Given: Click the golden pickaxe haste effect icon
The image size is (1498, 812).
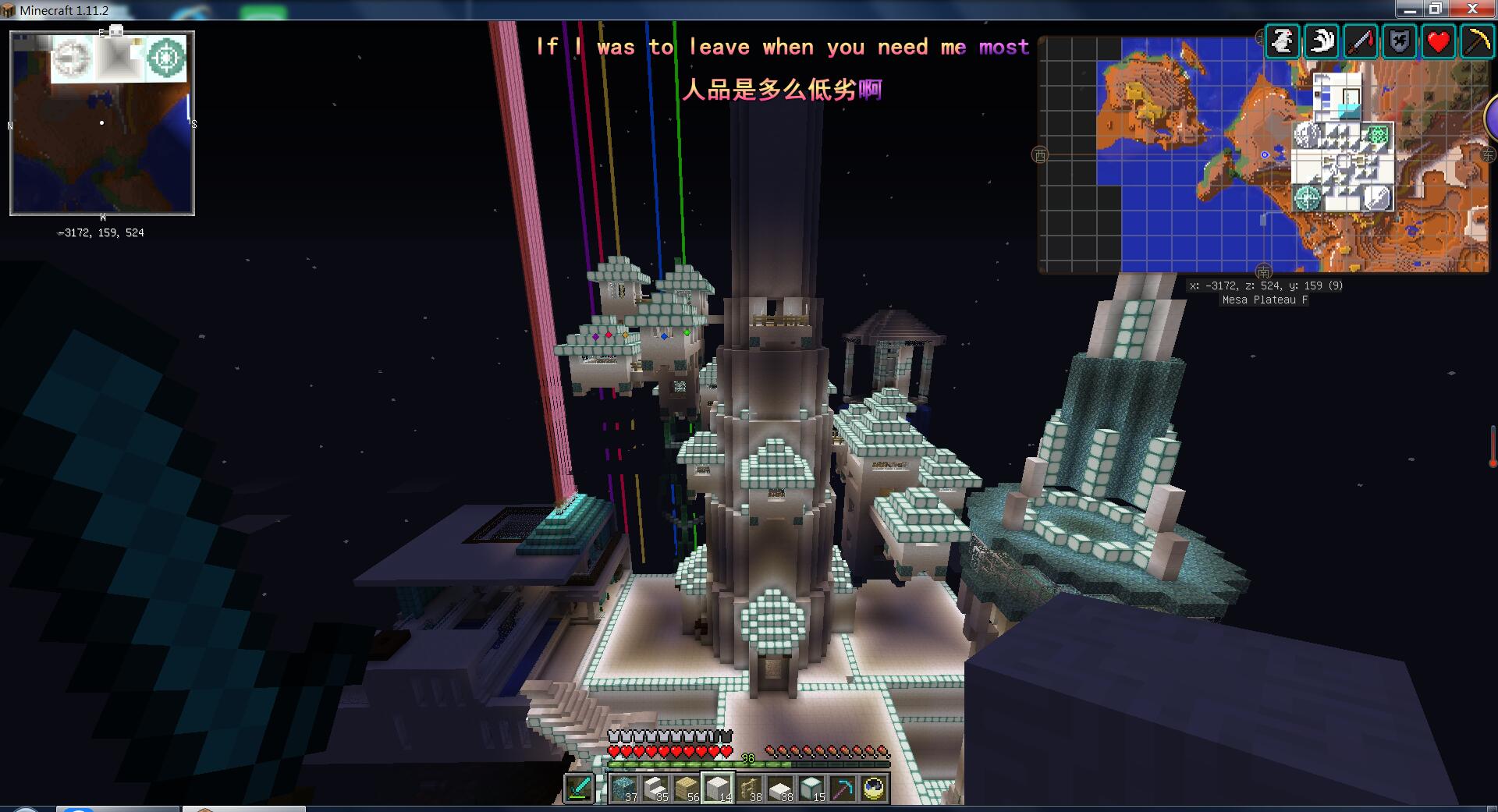Looking at the screenshot, I should click(1478, 41).
